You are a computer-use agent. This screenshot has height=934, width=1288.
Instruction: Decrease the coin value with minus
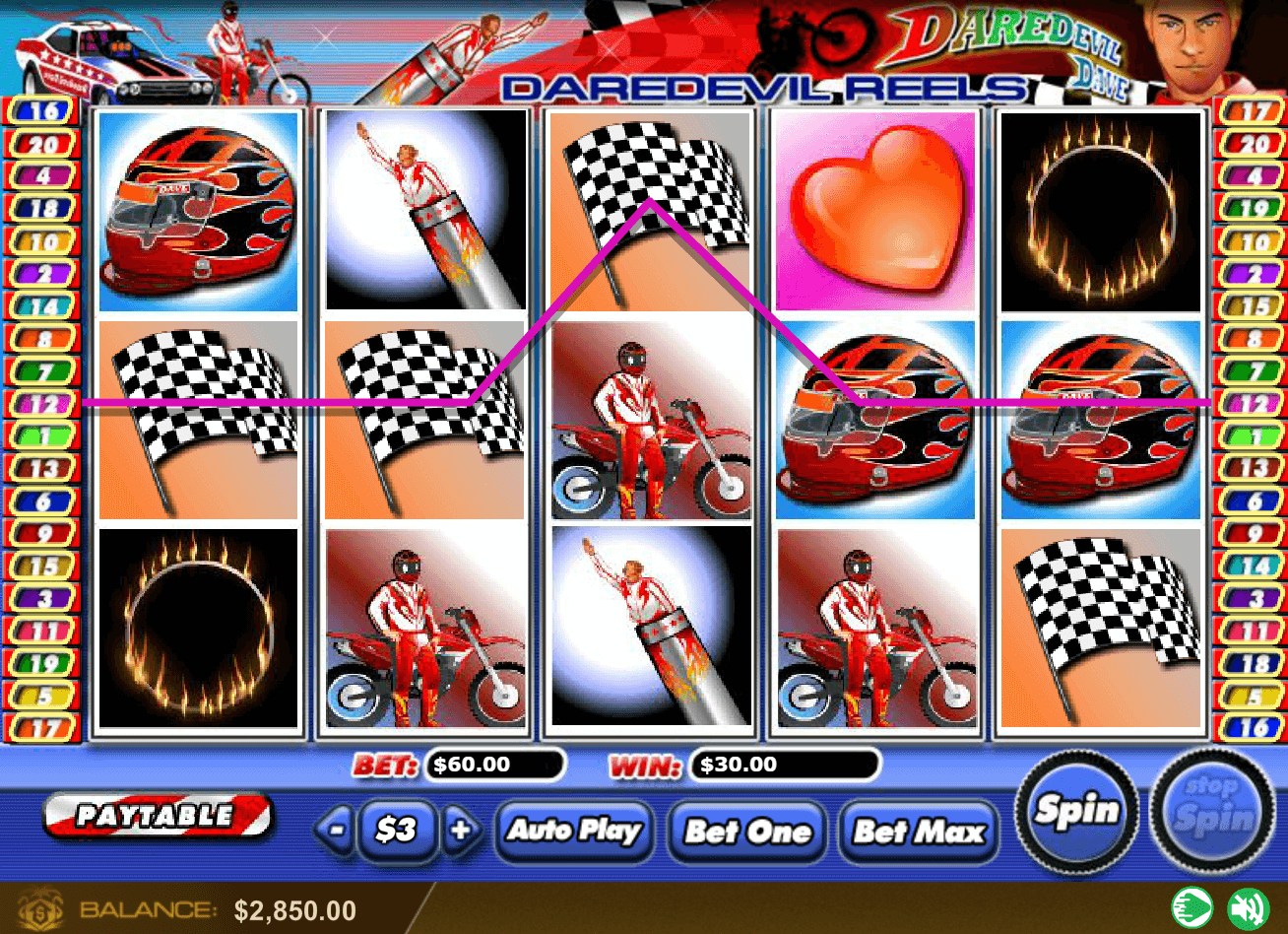338,830
